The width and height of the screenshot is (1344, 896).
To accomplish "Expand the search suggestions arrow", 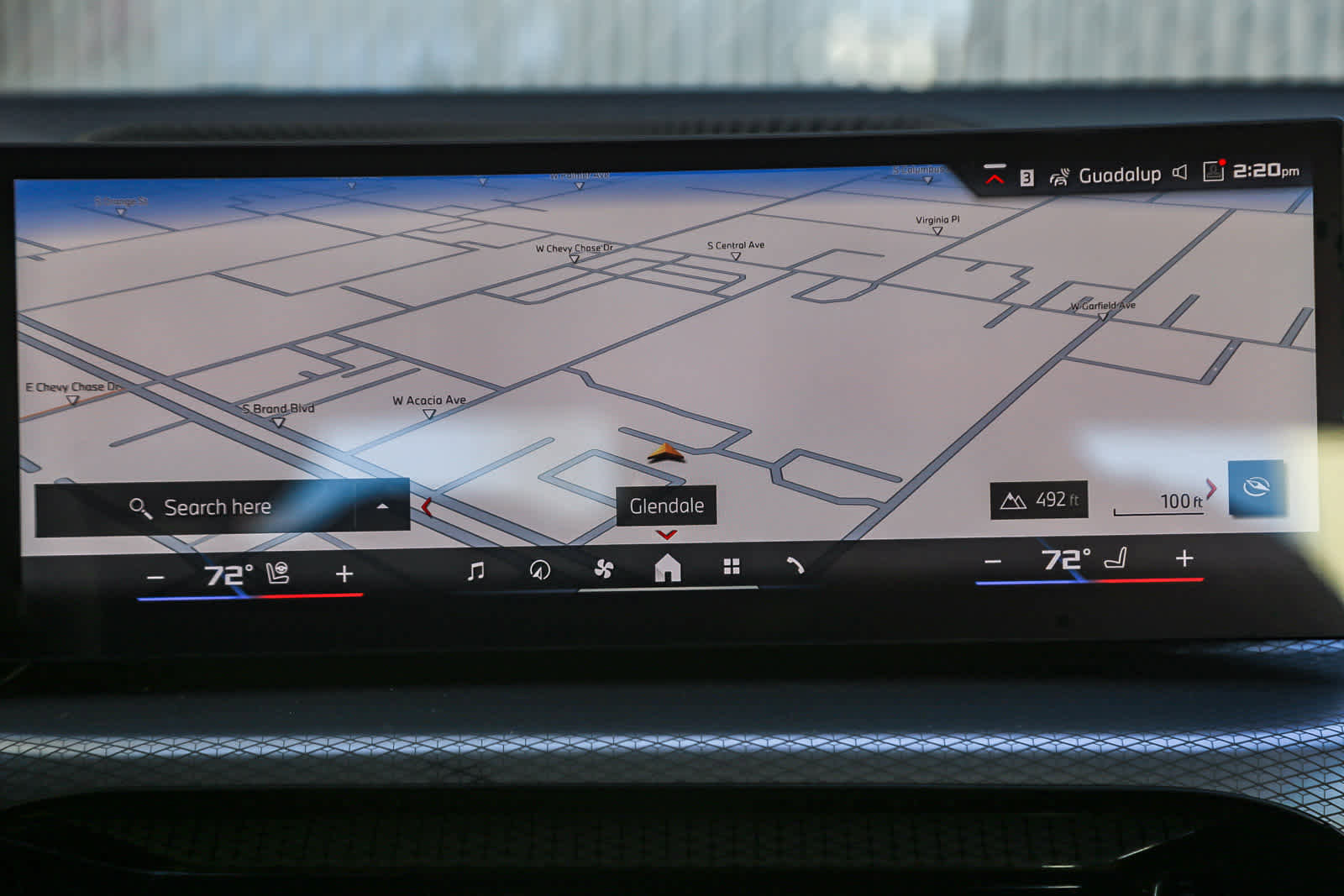I will (x=383, y=506).
